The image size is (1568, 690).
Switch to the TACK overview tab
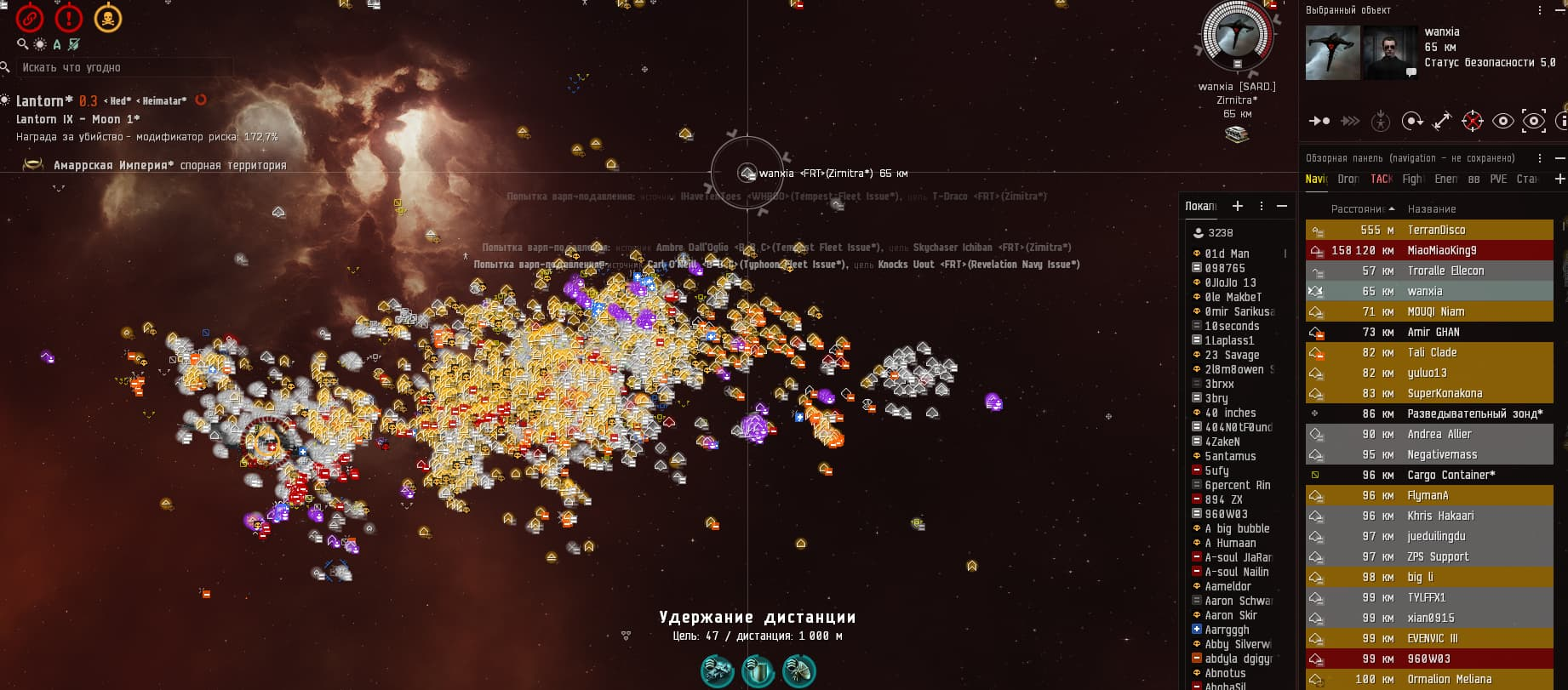tap(1381, 179)
